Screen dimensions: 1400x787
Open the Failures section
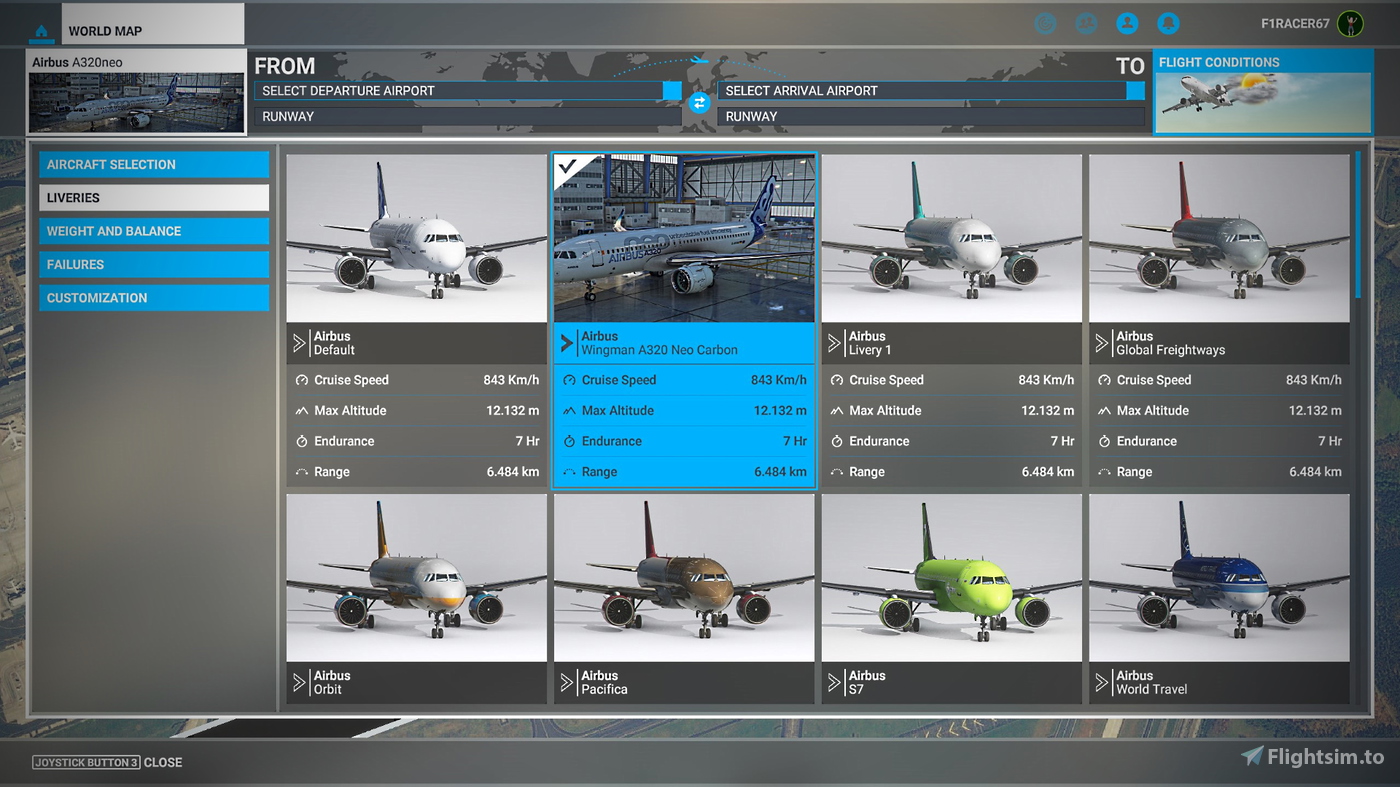pyautogui.click(x=153, y=264)
